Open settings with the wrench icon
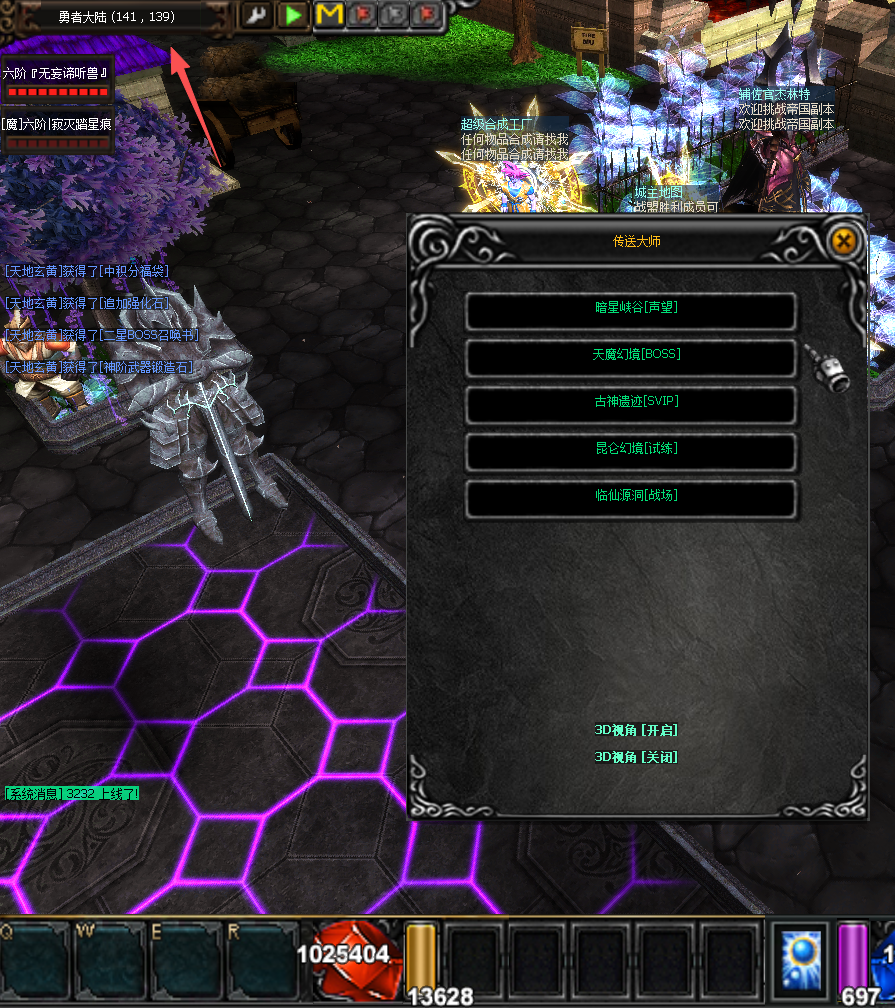The image size is (895, 1008). tap(258, 15)
